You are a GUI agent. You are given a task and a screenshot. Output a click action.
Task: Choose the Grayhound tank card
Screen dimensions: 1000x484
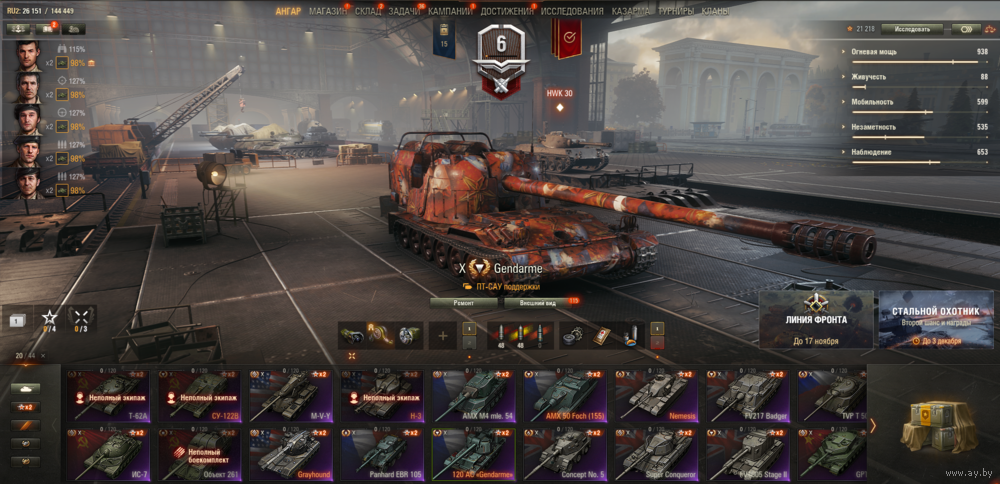click(290, 452)
